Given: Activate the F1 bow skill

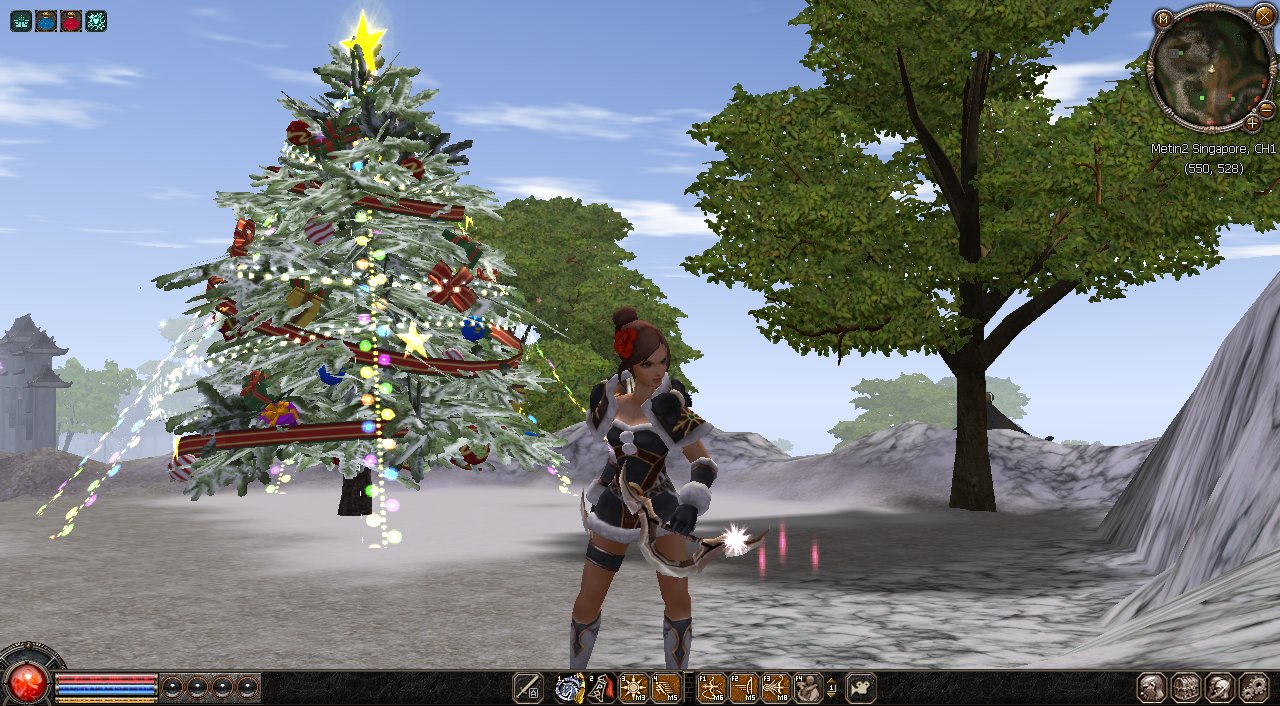Looking at the screenshot, I should pyautogui.click(x=711, y=687).
